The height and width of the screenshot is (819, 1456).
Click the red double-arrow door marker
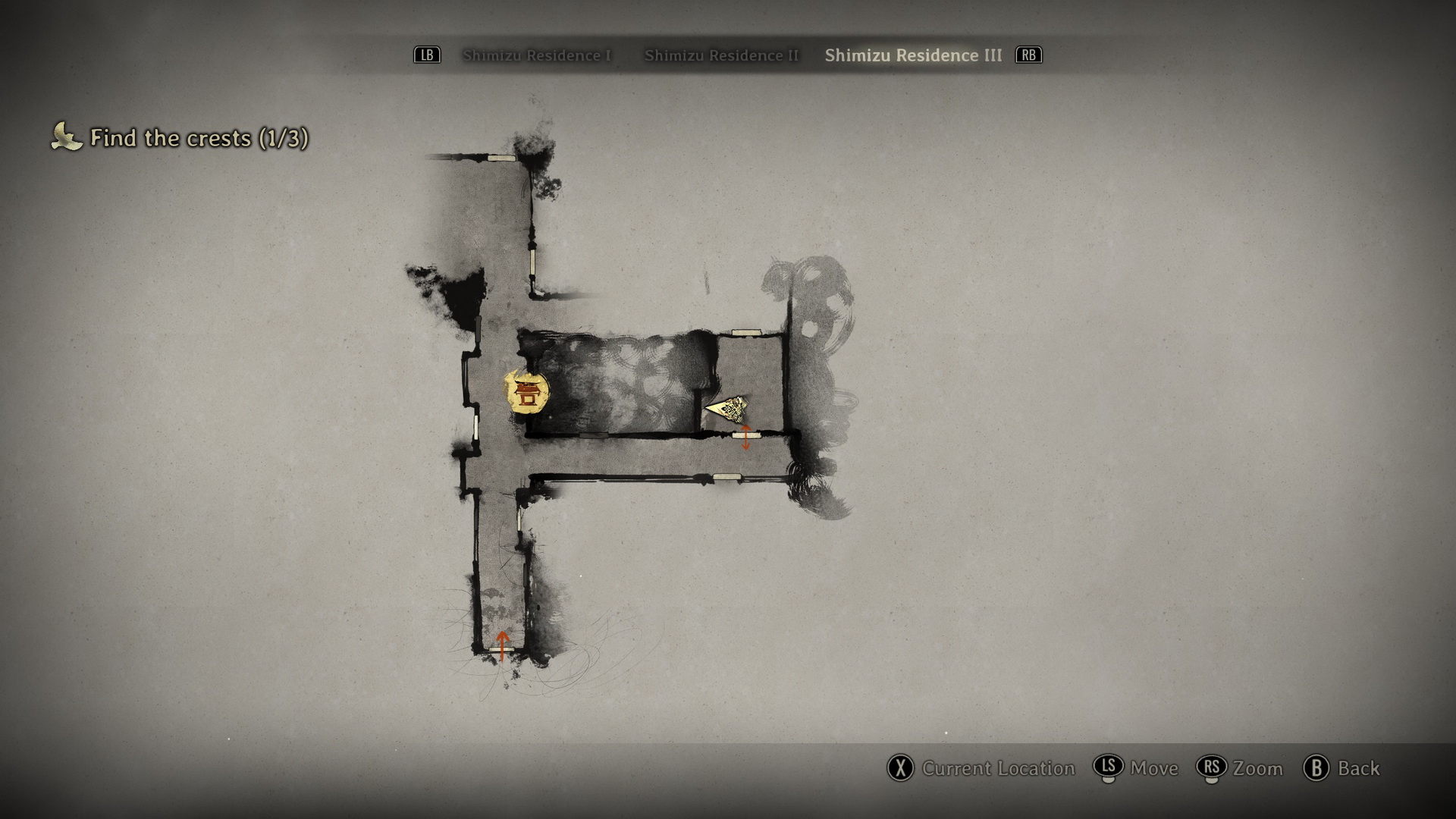745,438
